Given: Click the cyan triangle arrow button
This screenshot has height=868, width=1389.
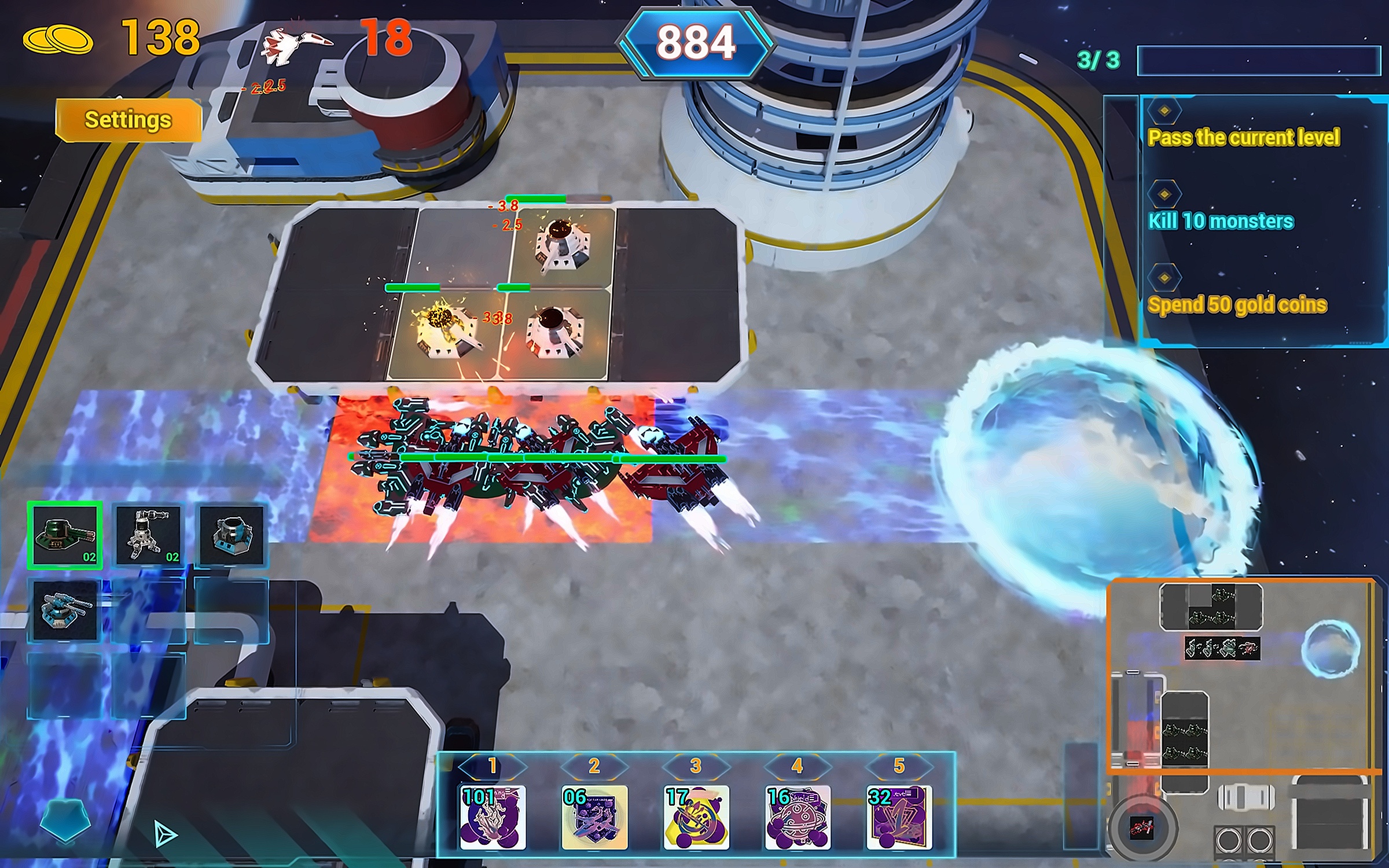Looking at the screenshot, I should point(166,834).
